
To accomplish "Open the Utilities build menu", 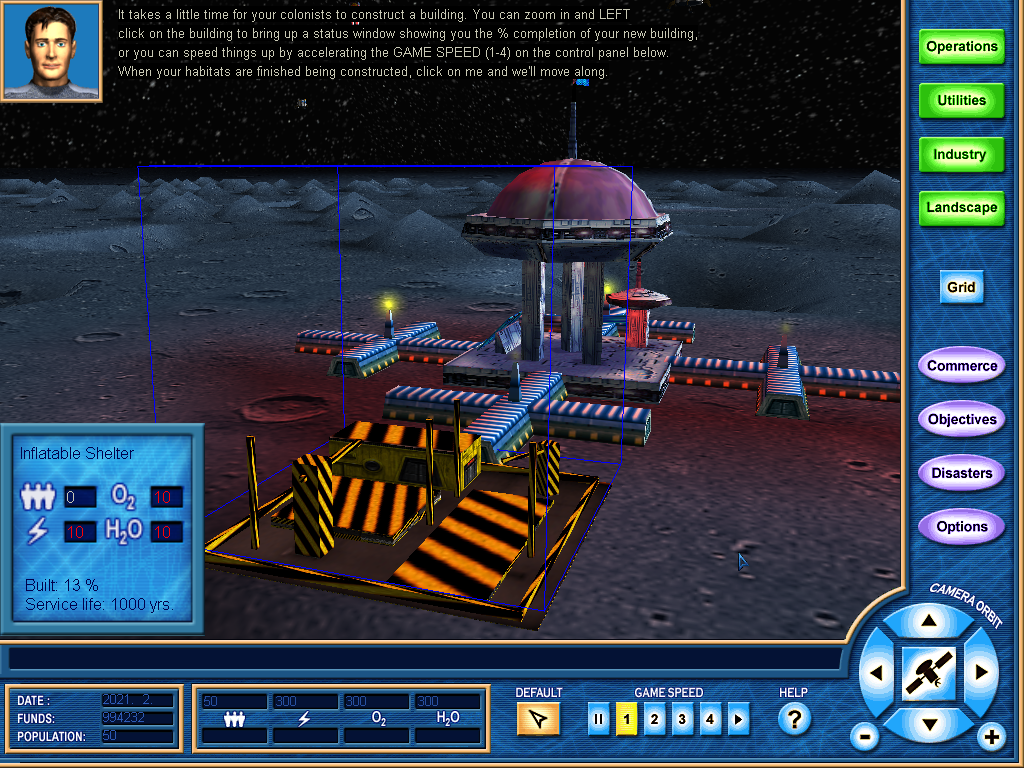I will click(x=961, y=101).
